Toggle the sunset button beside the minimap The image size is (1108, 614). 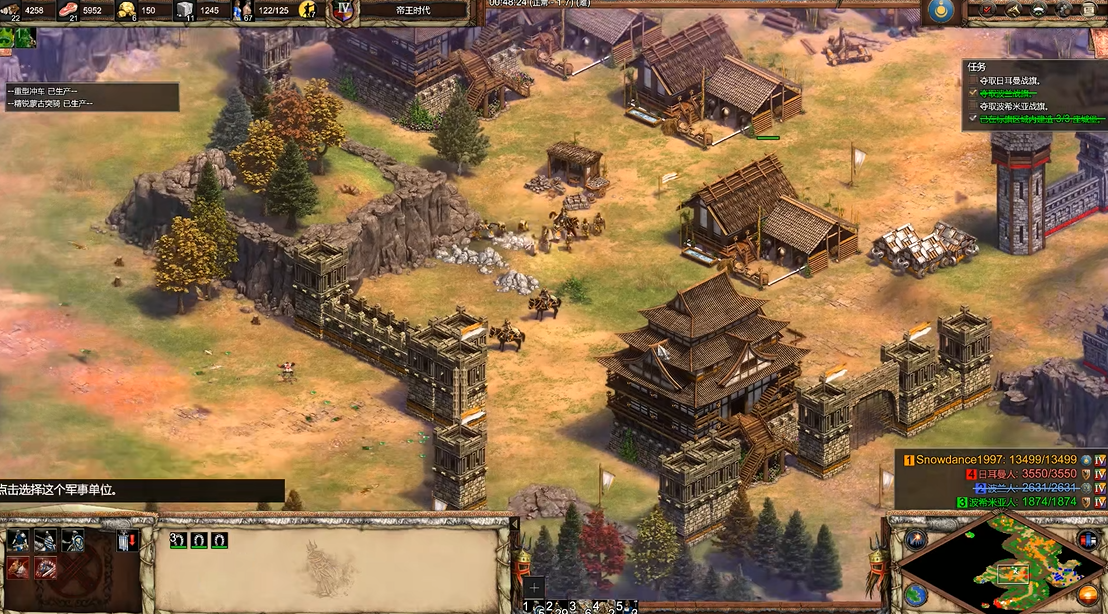pos(1089,594)
